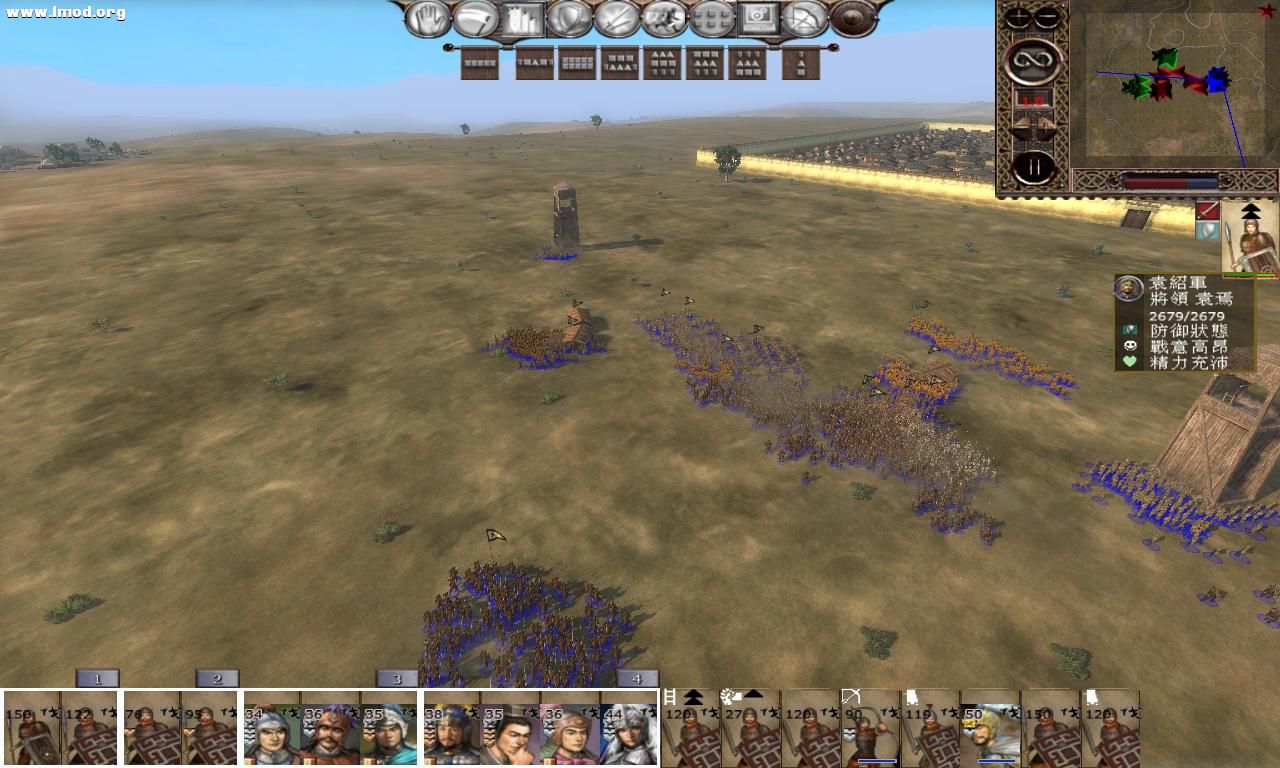Toggle run mode with the running man icon
1280x768 pixels.
click(x=662, y=20)
